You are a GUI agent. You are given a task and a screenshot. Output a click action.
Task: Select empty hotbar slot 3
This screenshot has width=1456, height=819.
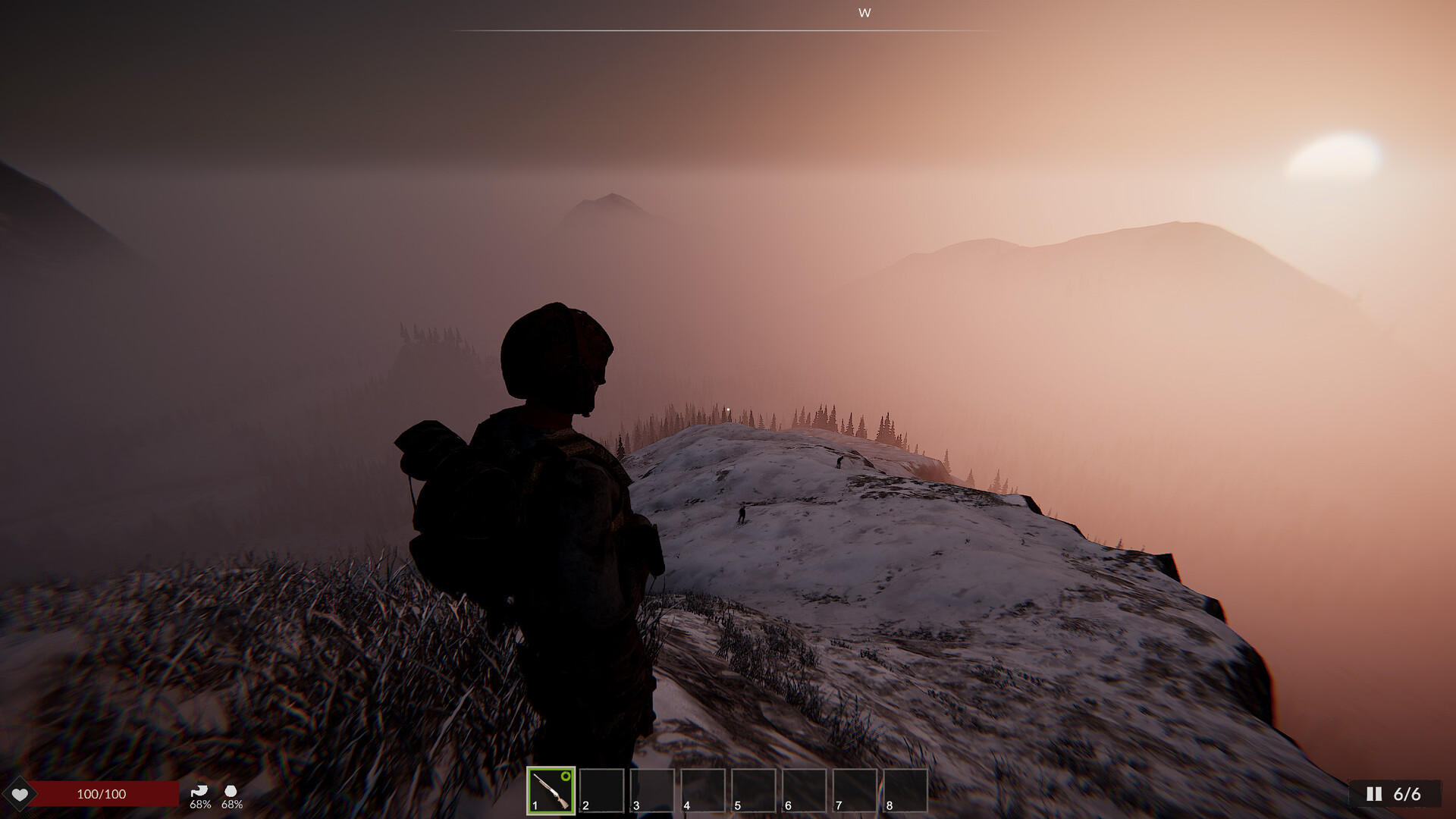pos(653,791)
